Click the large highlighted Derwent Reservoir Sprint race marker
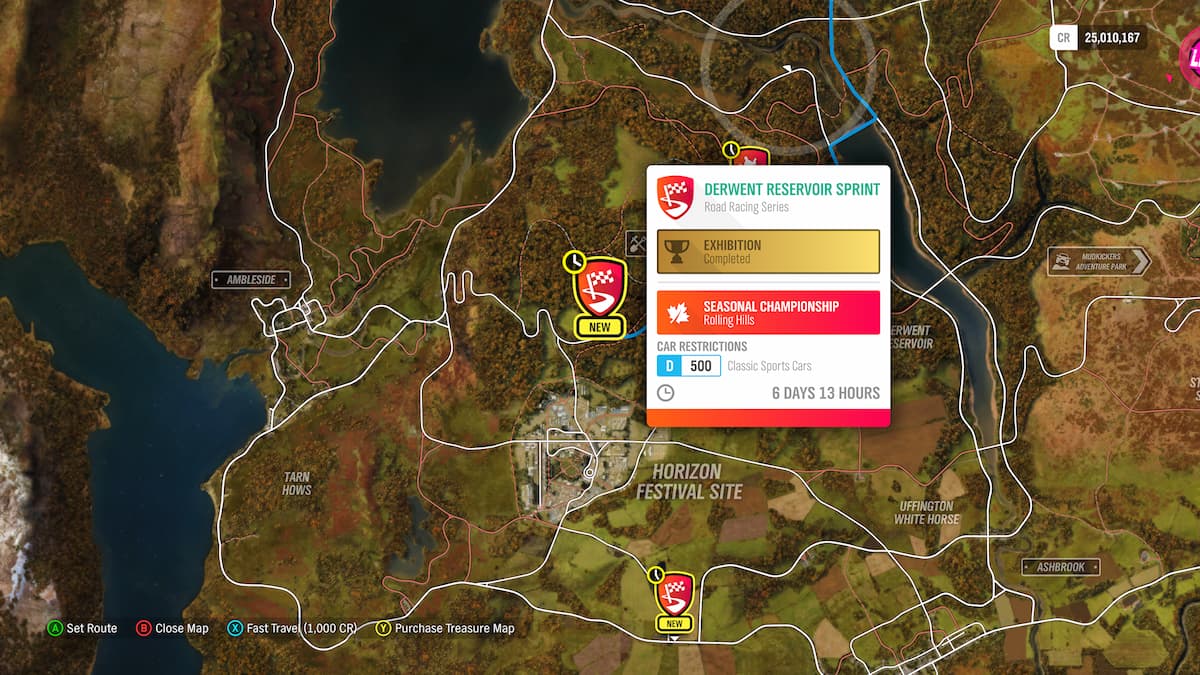The image size is (1200, 675). pyautogui.click(x=600, y=288)
